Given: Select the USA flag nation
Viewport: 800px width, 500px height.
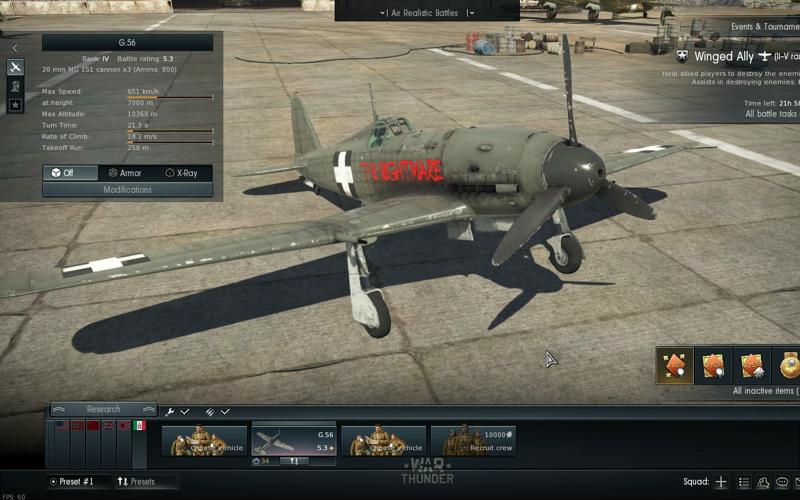Looking at the screenshot, I should tap(61, 426).
